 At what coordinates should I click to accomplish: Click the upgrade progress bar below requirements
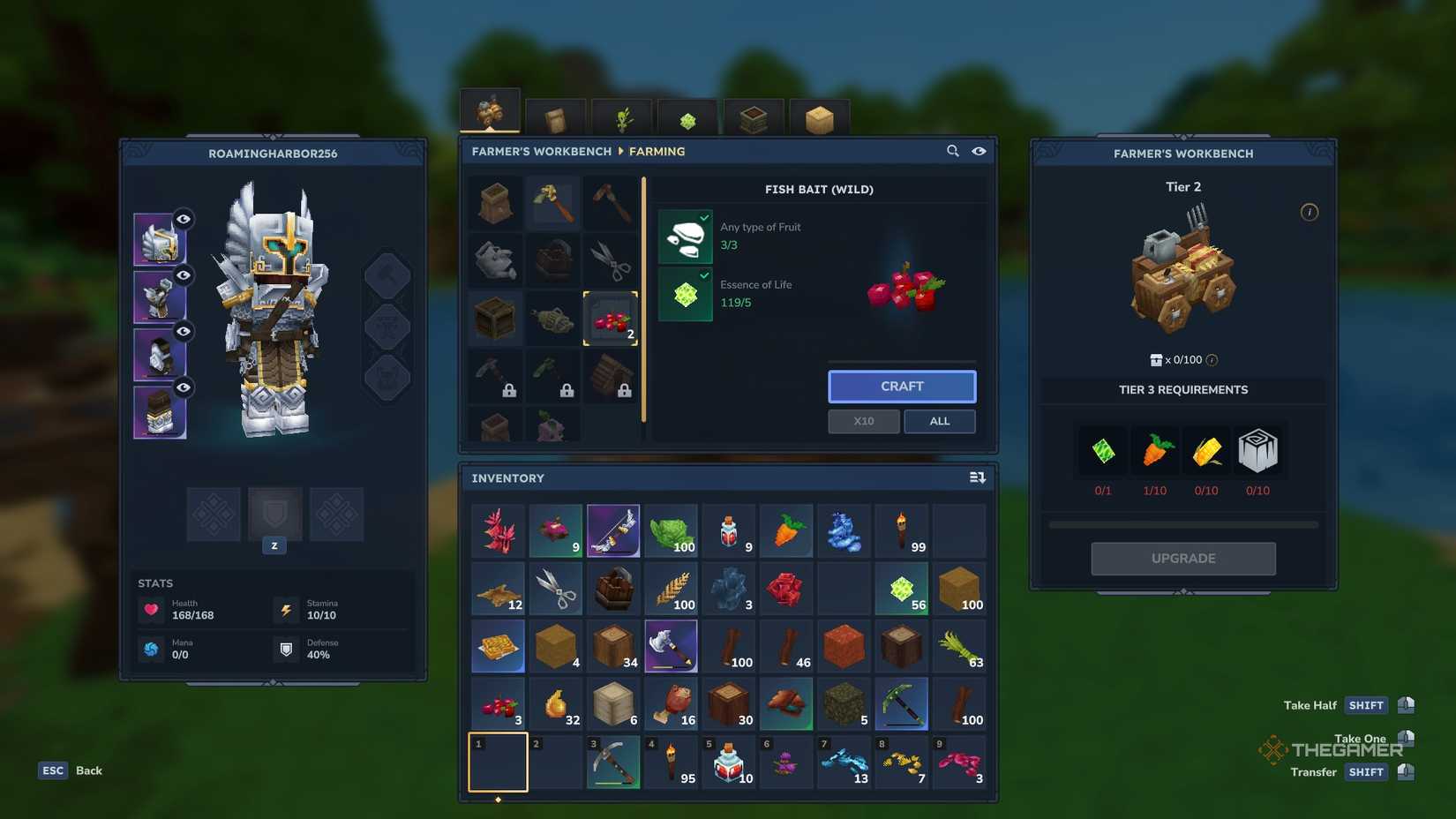pos(1182,523)
